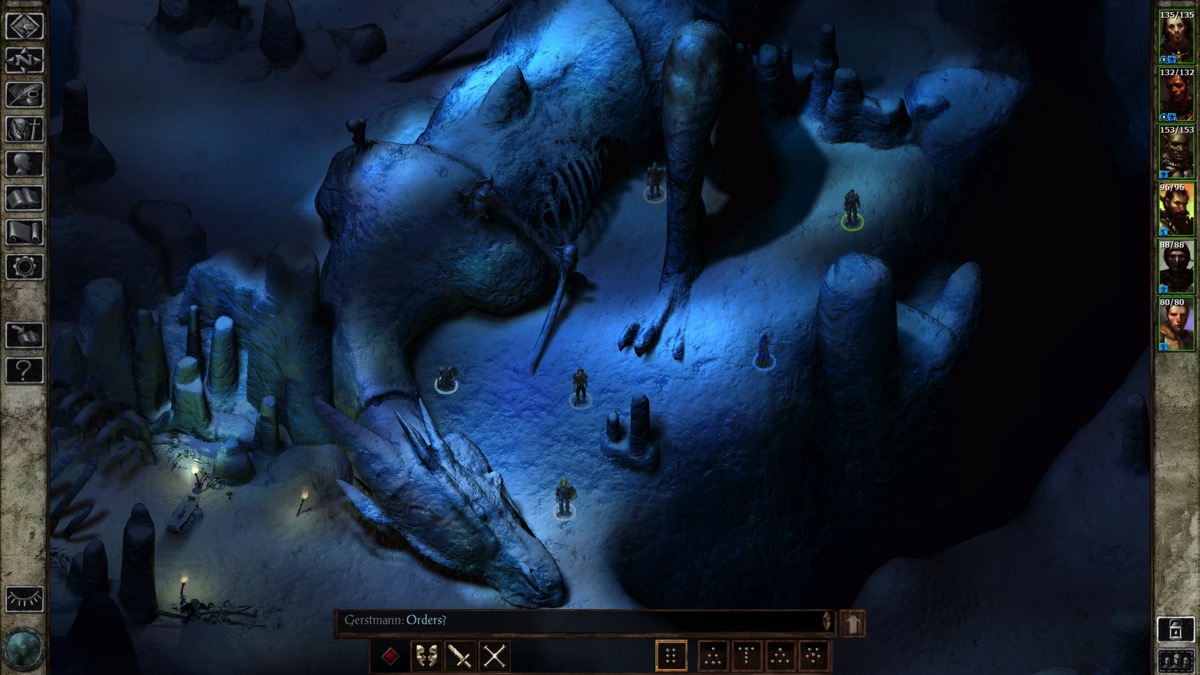Screen dimensions: 1200x675
Task: Click the closed-eye rest button
Action: coord(24,599)
